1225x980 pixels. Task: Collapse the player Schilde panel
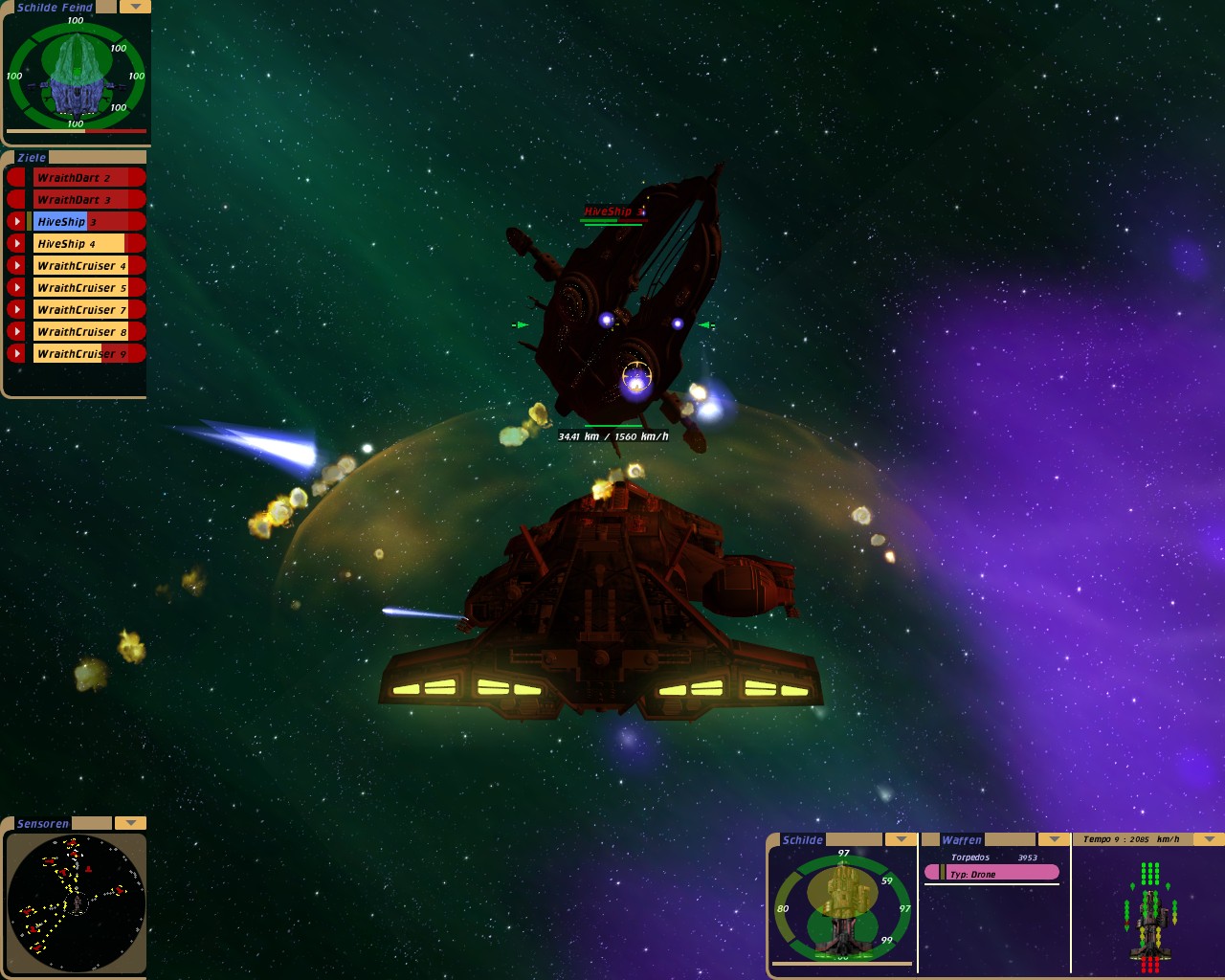pyautogui.click(x=901, y=839)
